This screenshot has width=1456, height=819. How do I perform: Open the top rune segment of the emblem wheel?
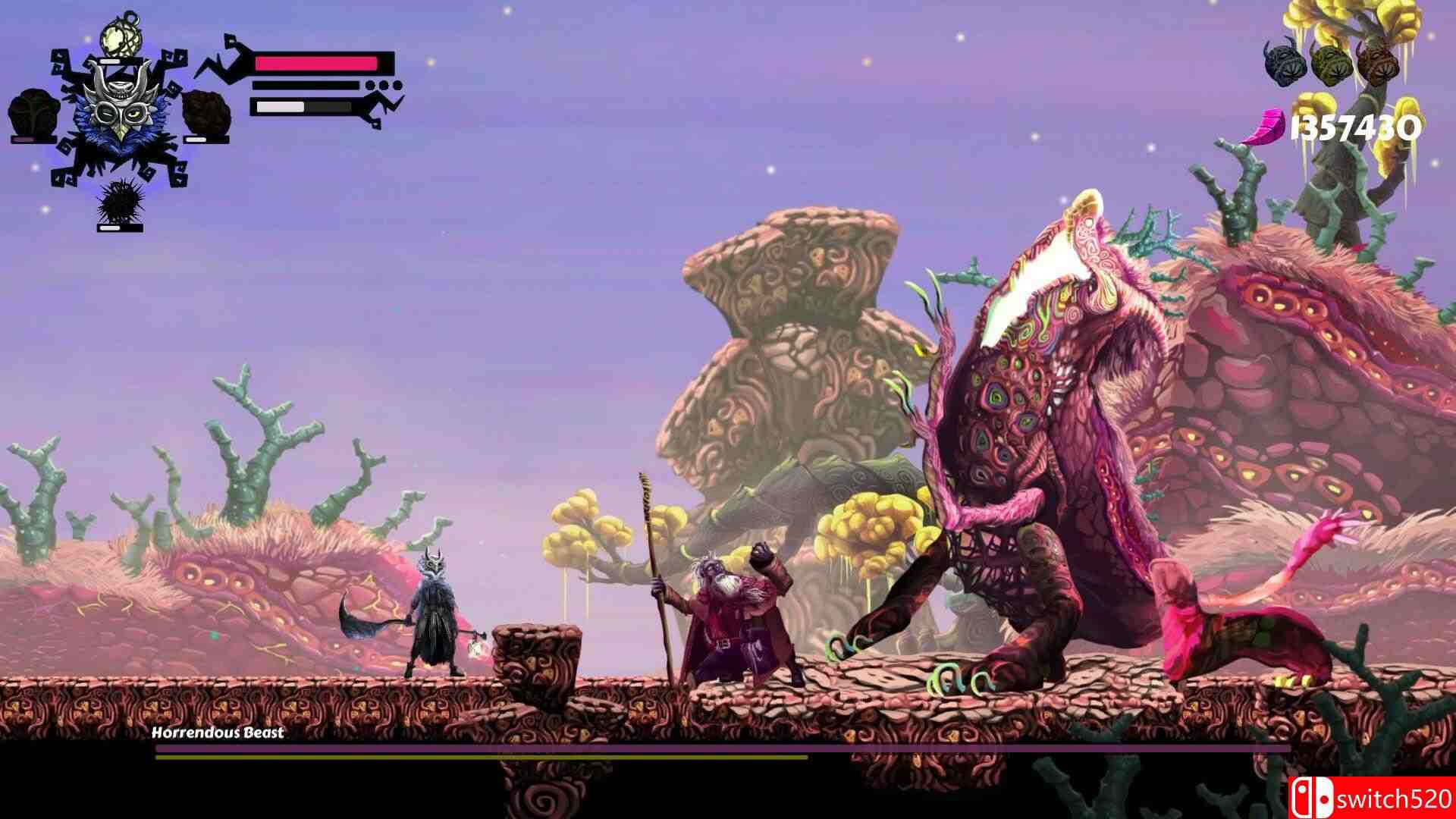120,61
